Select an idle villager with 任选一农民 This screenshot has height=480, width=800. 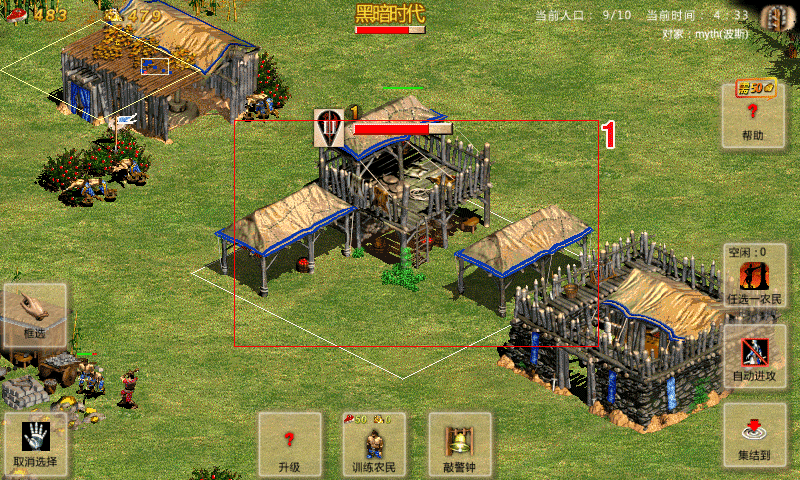pyautogui.click(x=754, y=277)
